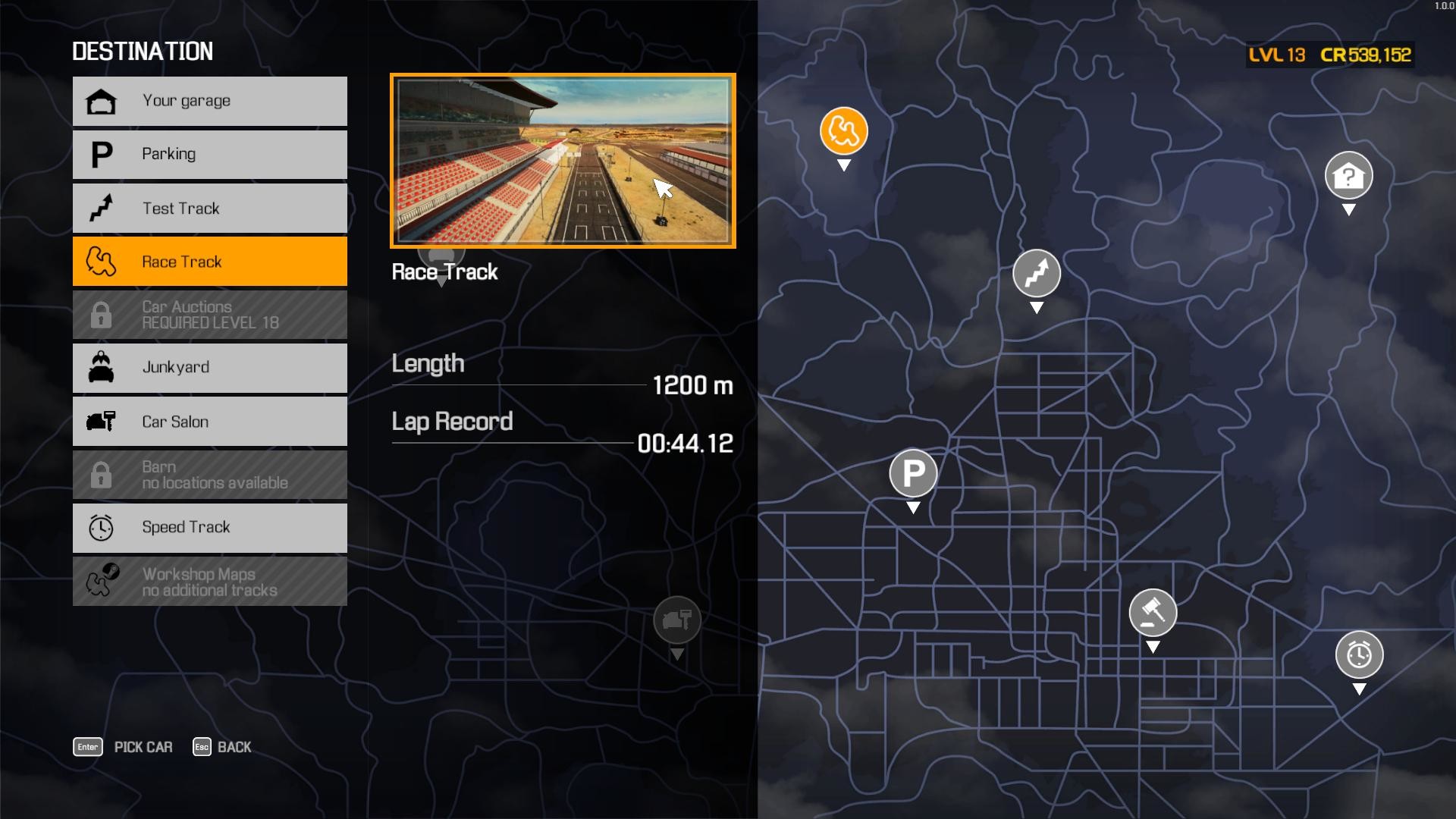
Task: Select the Race Track map marker
Action: pyautogui.click(x=843, y=133)
